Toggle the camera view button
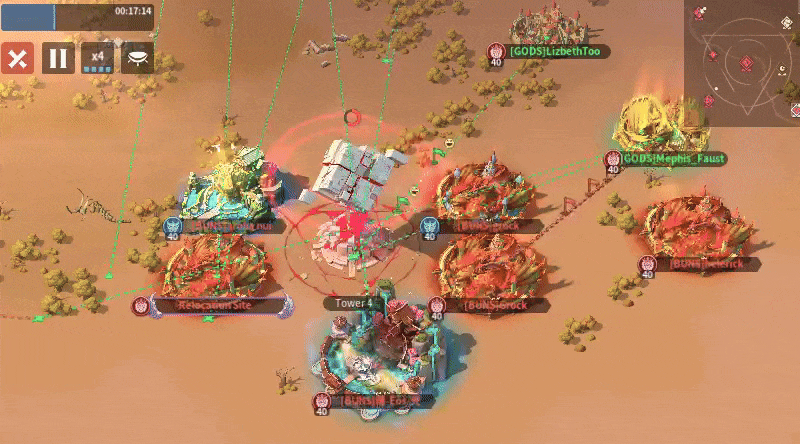 point(137,57)
